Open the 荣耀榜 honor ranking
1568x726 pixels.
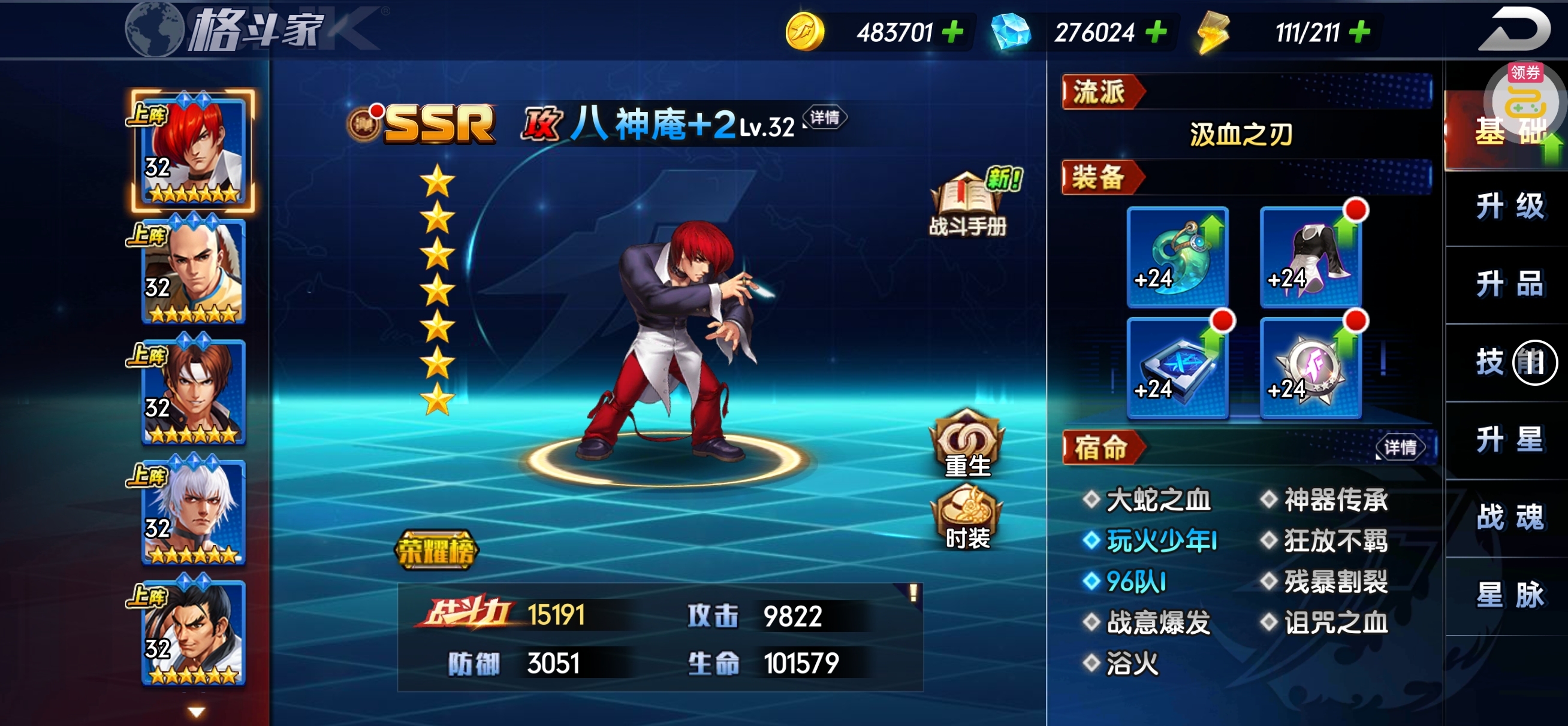coord(436,550)
